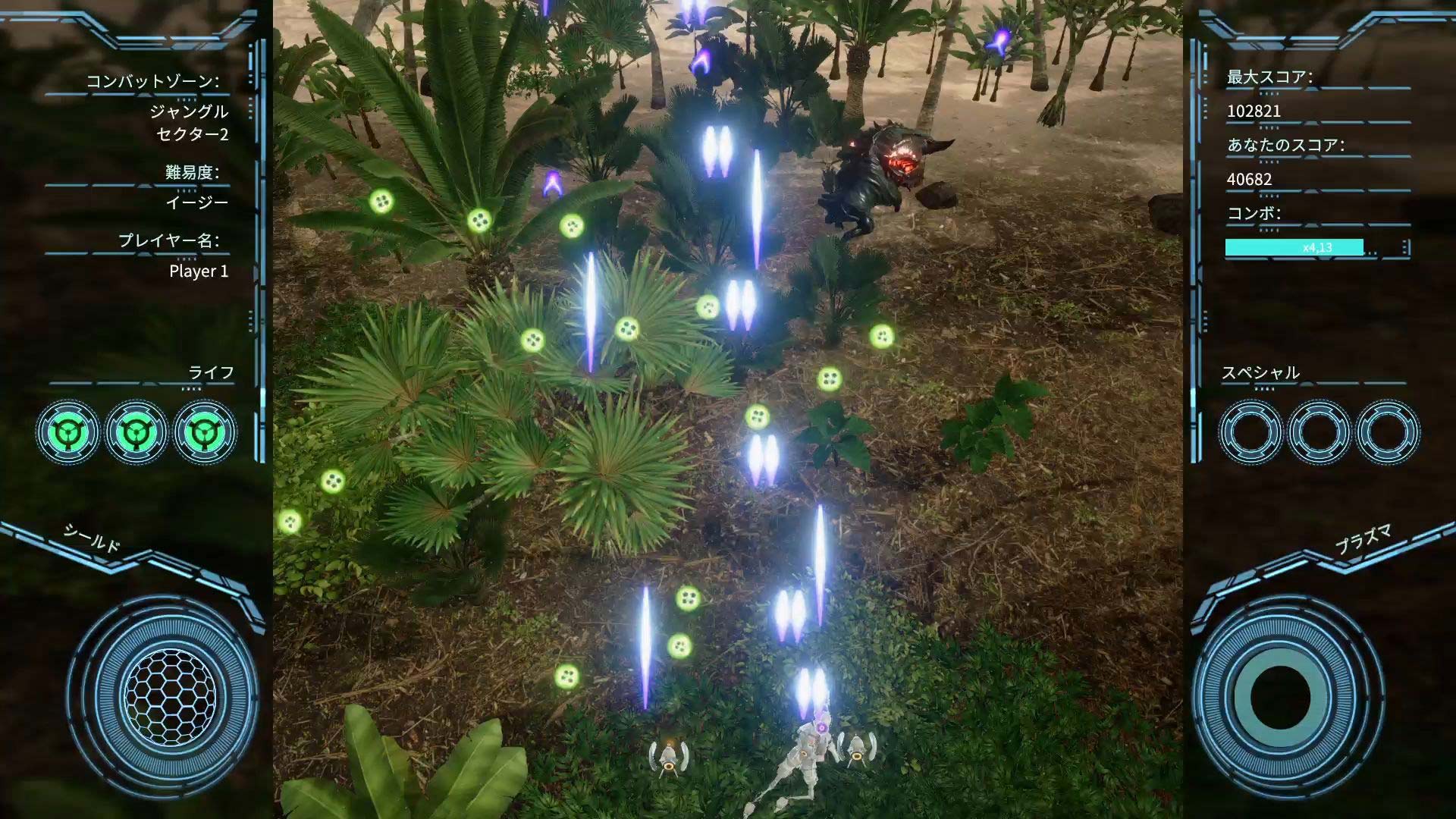Image resolution: width=1456 pixels, height=819 pixels.
Task: Select the third life icon under ライフ
Action: point(206,432)
